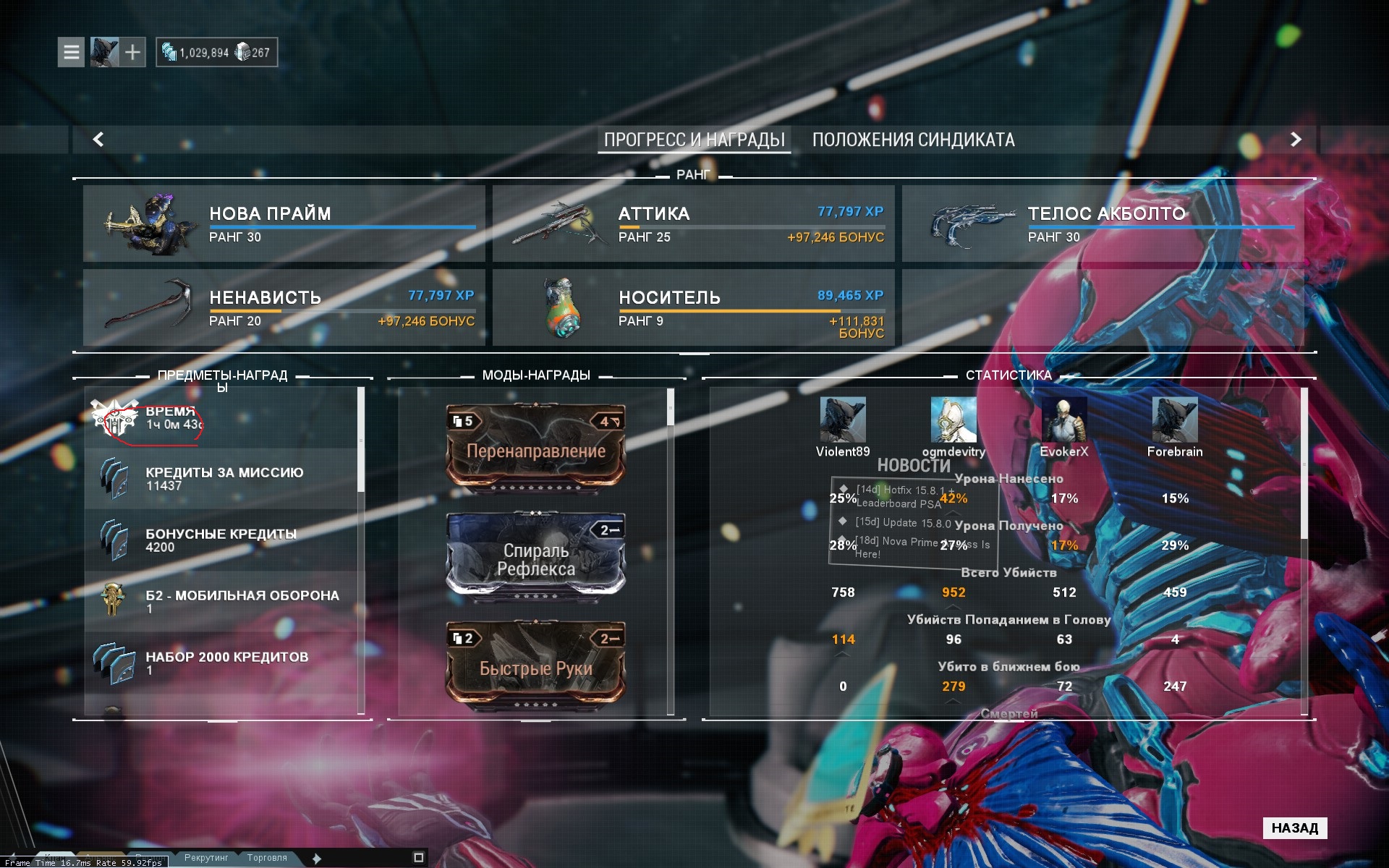Click the player avatar icon
The image size is (1389, 868).
click(103, 52)
